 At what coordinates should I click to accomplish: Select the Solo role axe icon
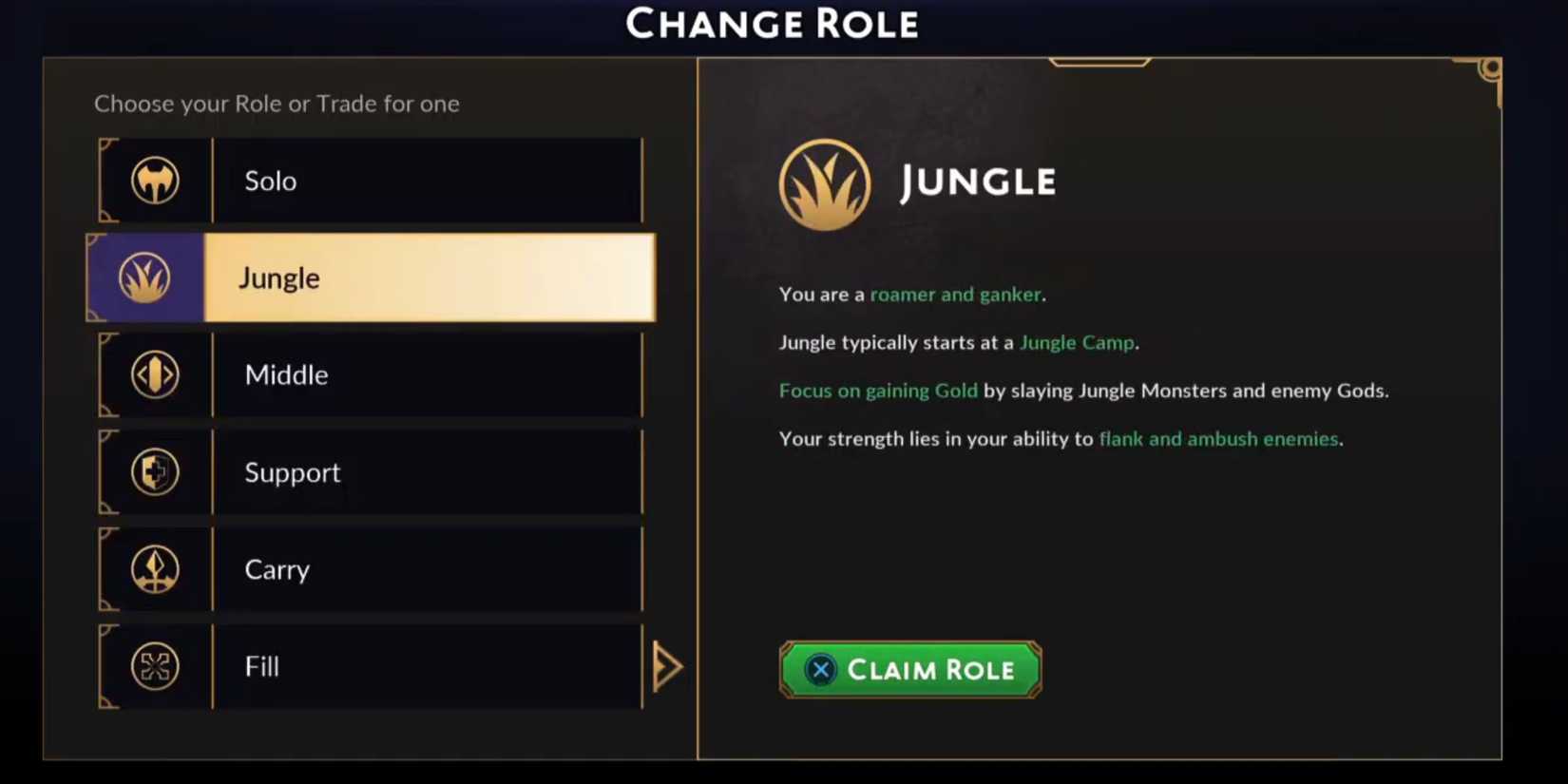pos(155,181)
